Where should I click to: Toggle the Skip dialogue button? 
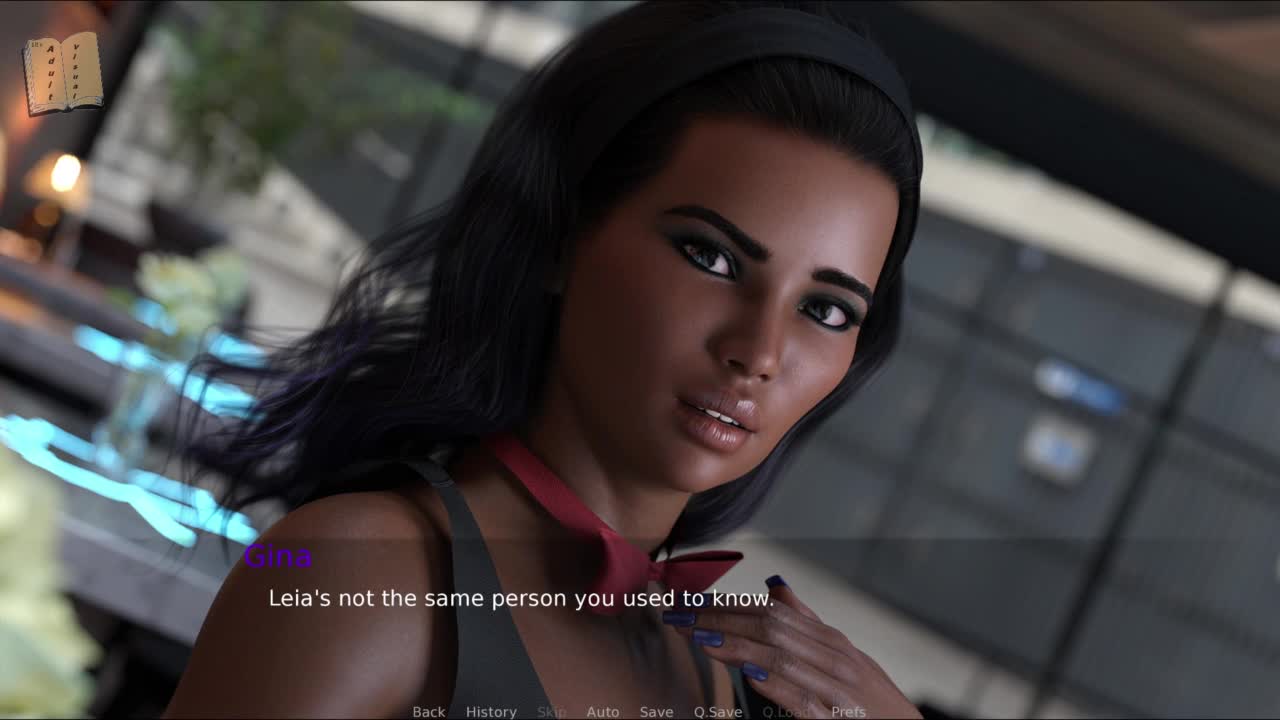pyautogui.click(x=551, y=711)
